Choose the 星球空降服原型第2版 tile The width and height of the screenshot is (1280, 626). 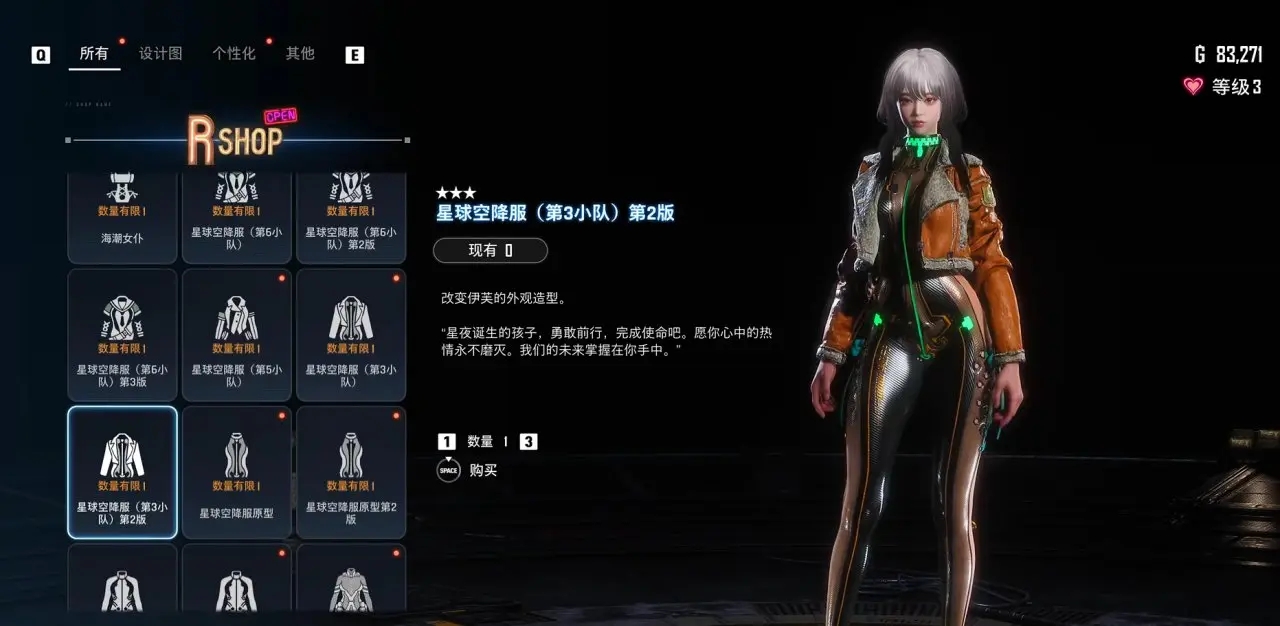click(351, 472)
